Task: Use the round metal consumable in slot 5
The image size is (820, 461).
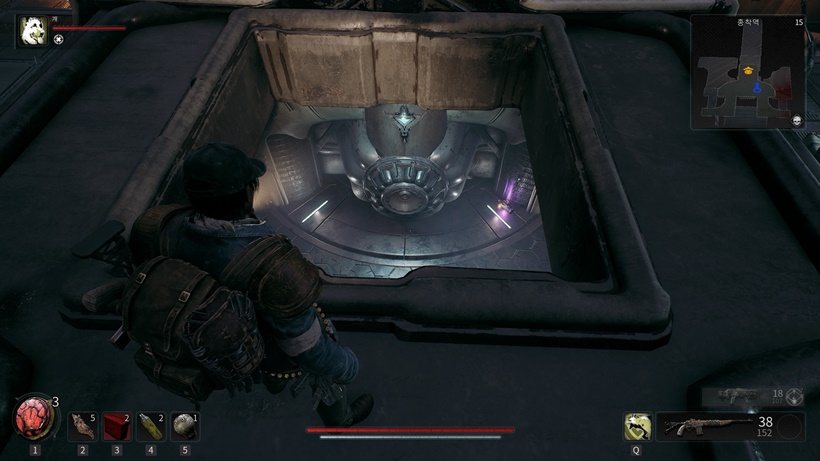Action: pos(184,427)
